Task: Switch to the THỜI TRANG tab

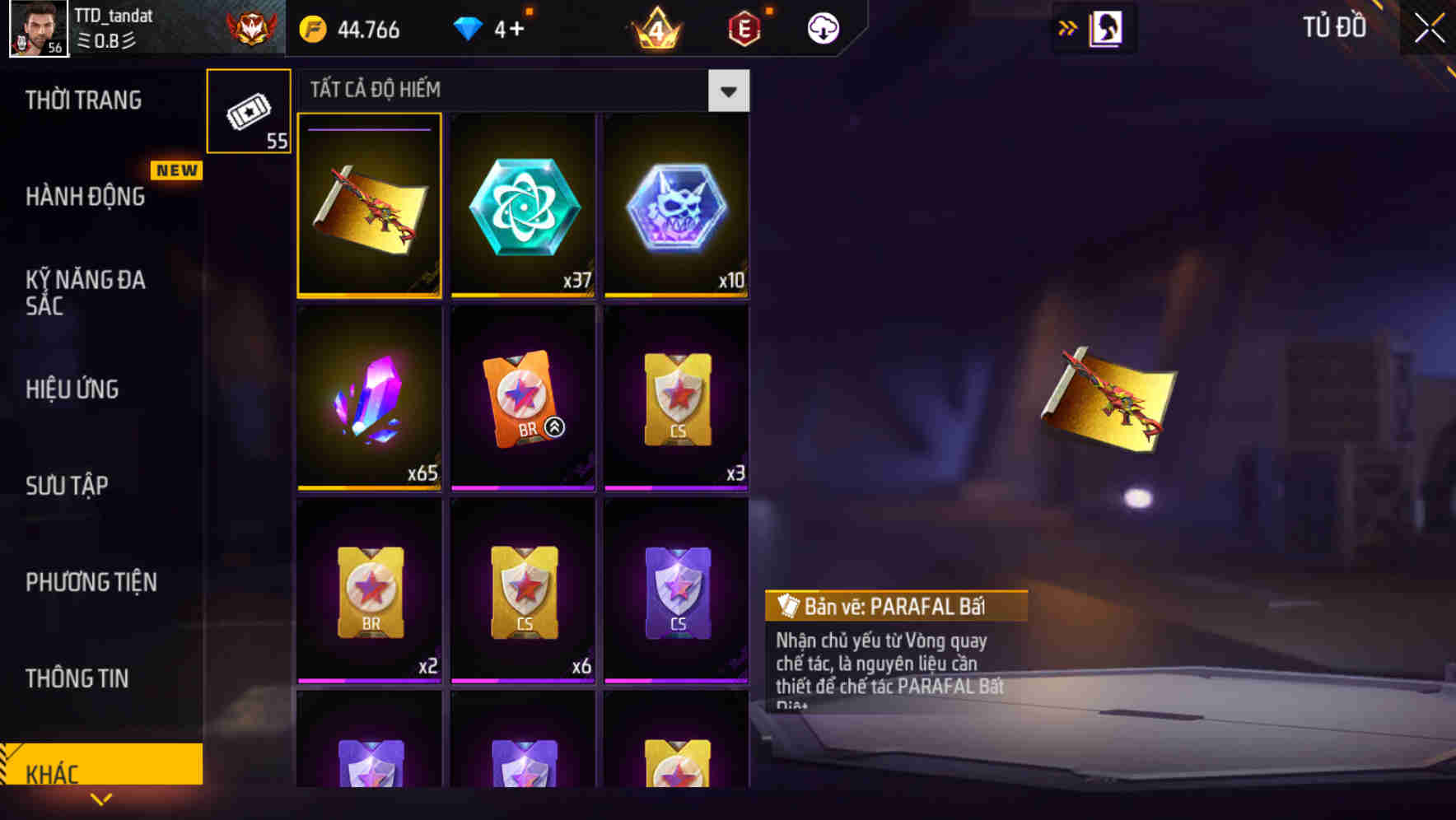Action: click(85, 99)
